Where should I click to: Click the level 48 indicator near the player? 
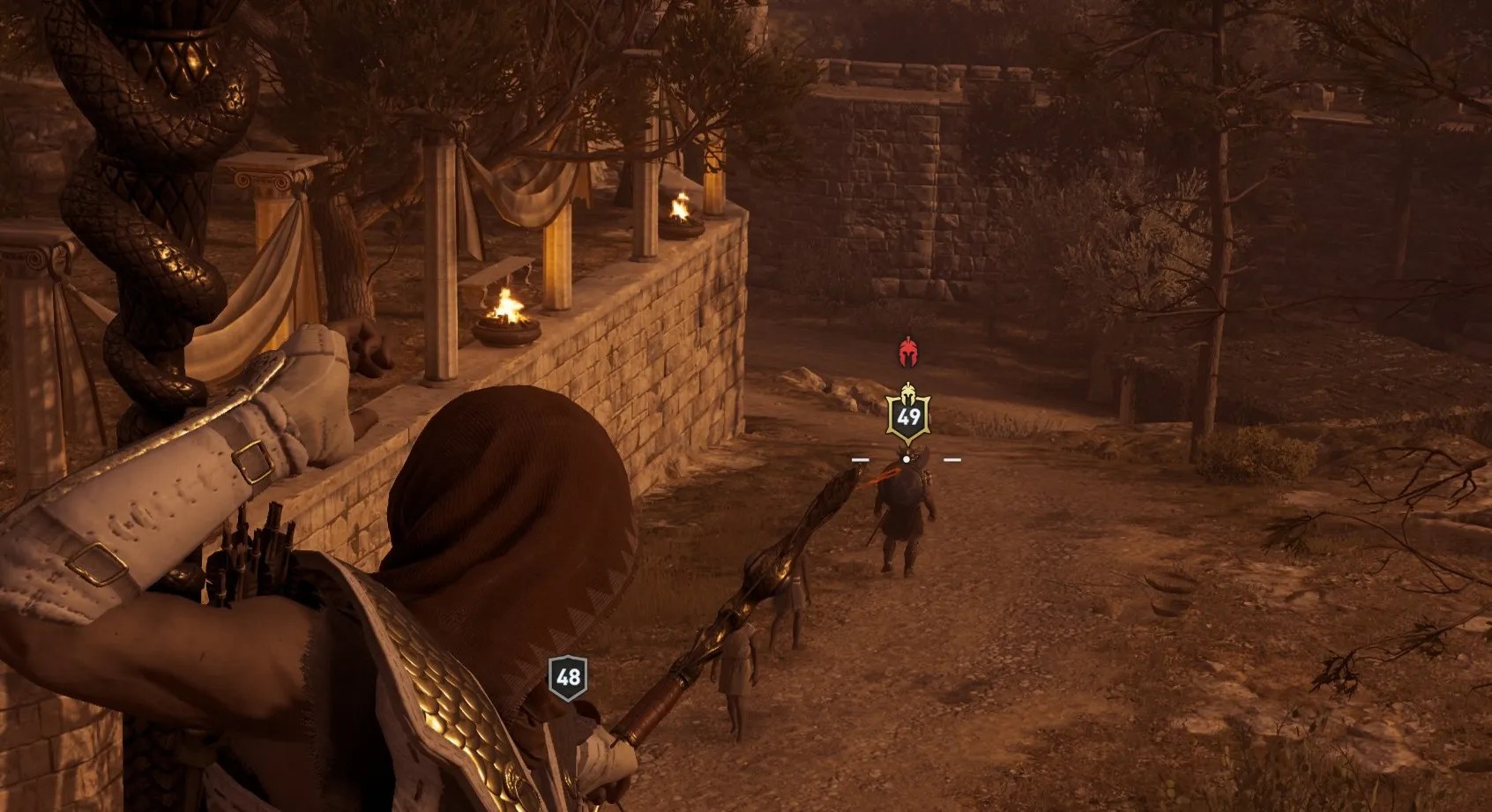[569, 677]
